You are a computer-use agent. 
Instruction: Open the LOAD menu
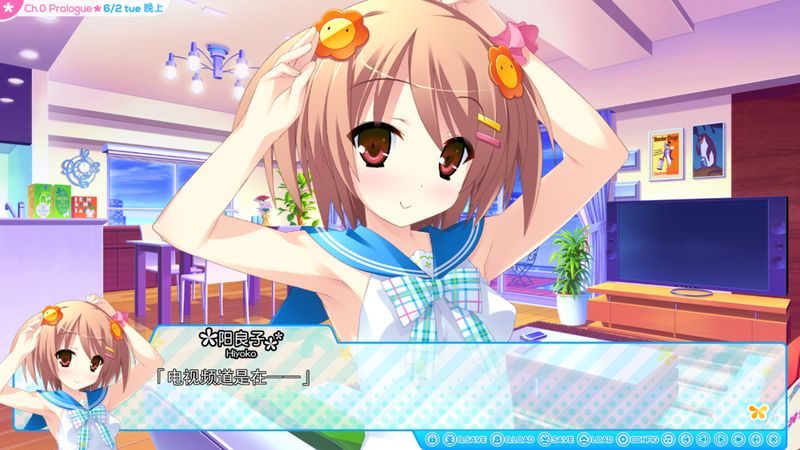tap(595, 439)
